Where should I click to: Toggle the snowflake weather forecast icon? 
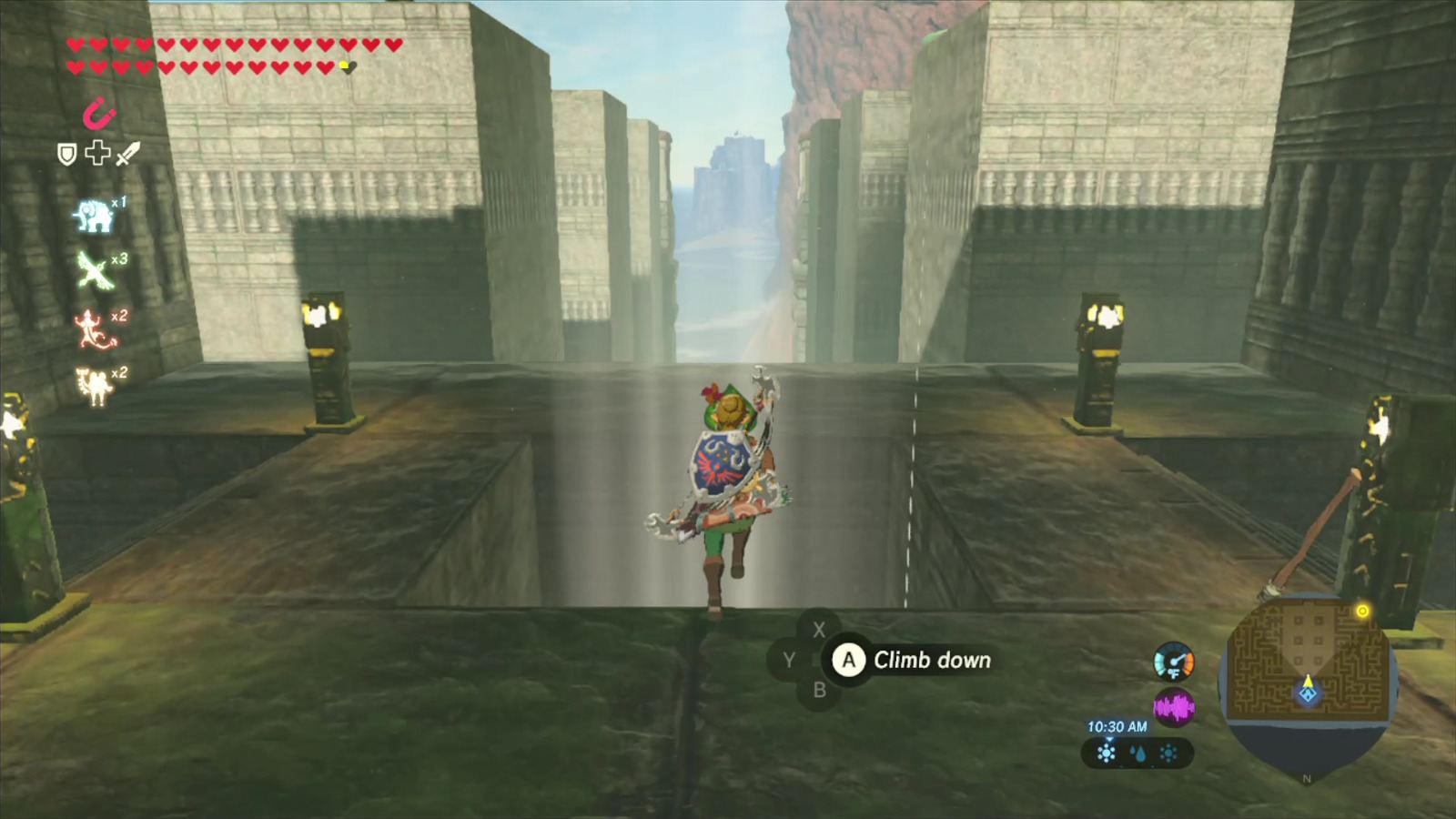point(1107,753)
